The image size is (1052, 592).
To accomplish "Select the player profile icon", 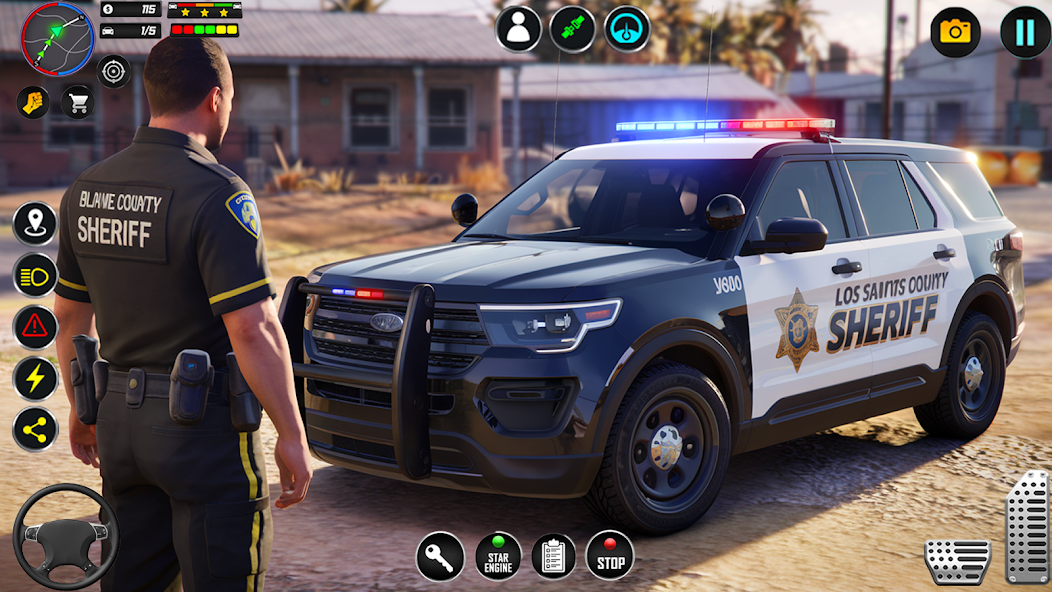I will pyautogui.click(x=518, y=29).
